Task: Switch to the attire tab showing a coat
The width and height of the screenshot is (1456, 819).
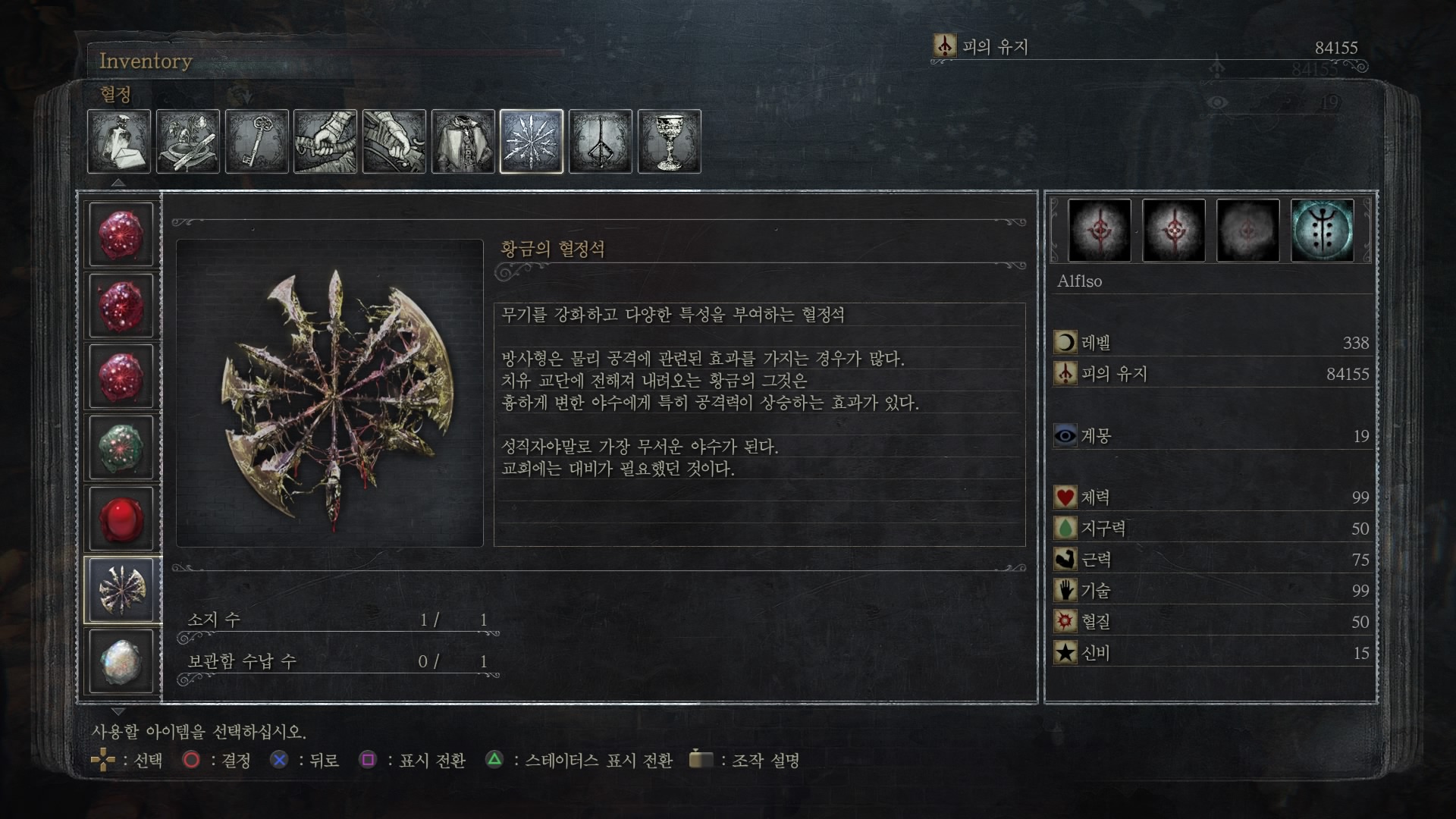Action: (463, 142)
